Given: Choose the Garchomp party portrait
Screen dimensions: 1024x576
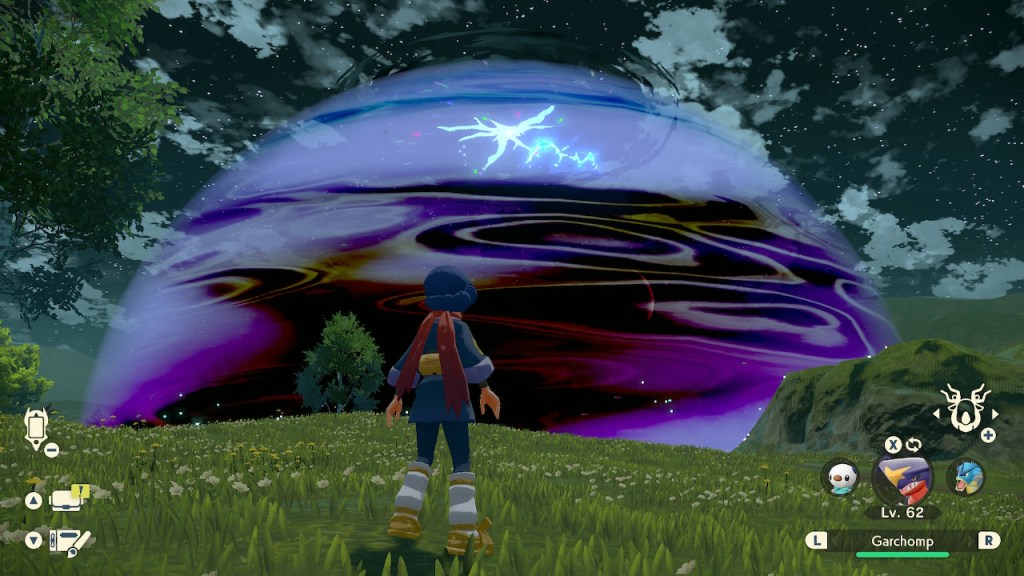Looking at the screenshot, I should 902,477.
